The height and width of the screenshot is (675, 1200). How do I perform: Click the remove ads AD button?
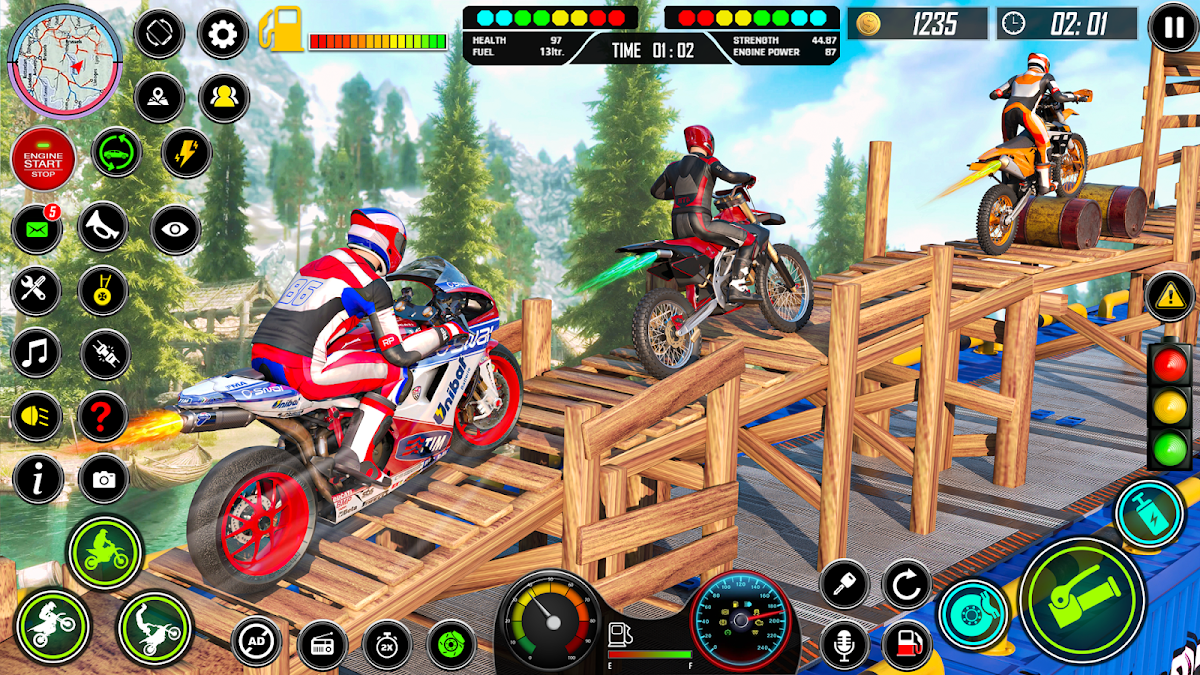coord(256,641)
